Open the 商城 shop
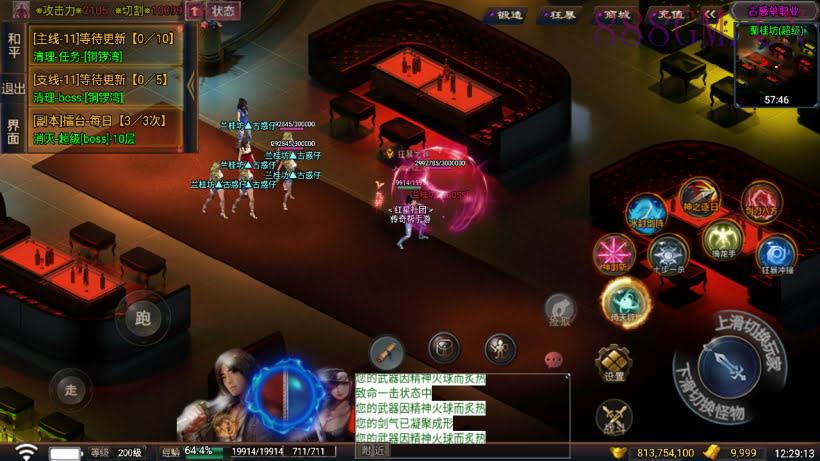Screen dimensions: 820x461 pyautogui.click(x=617, y=15)
